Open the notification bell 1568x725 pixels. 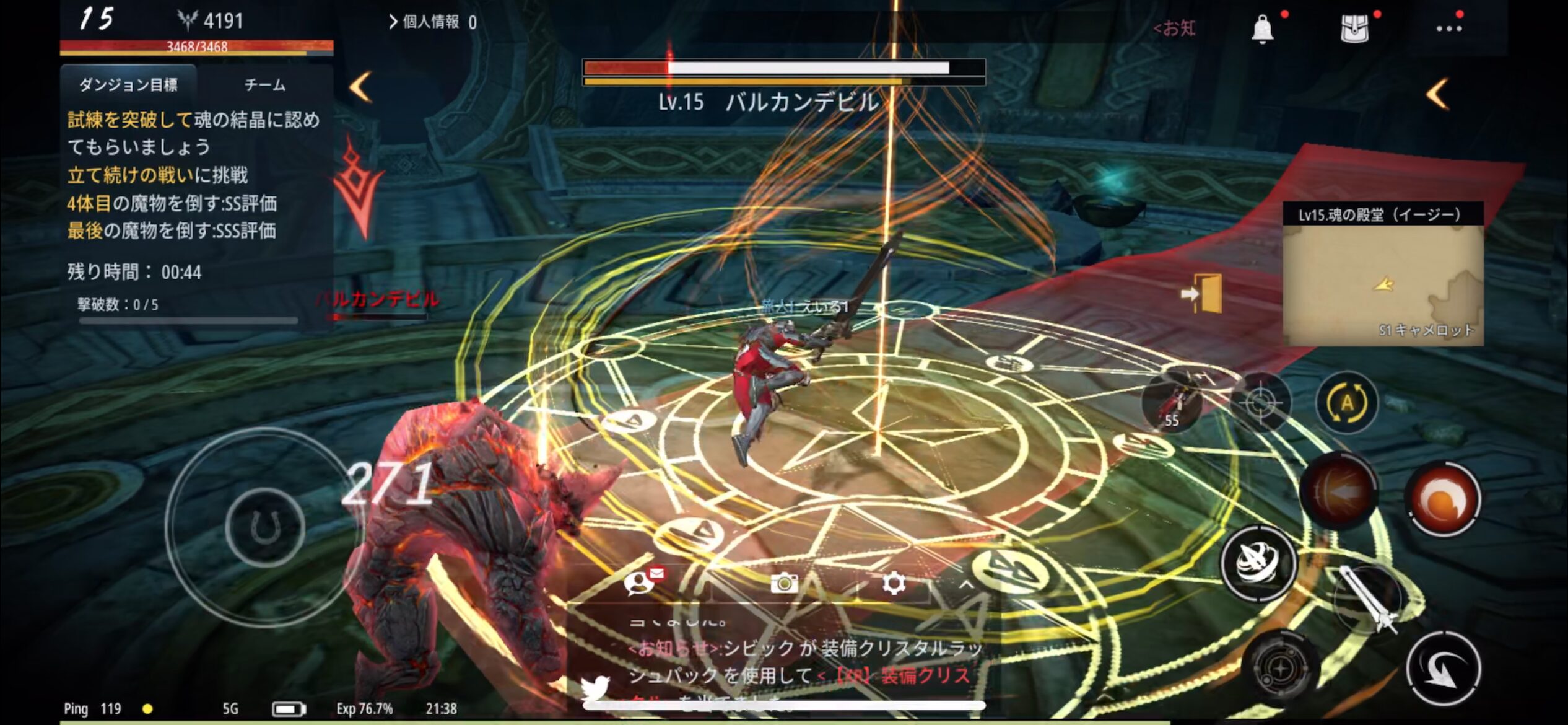(x=1262, y=29)
